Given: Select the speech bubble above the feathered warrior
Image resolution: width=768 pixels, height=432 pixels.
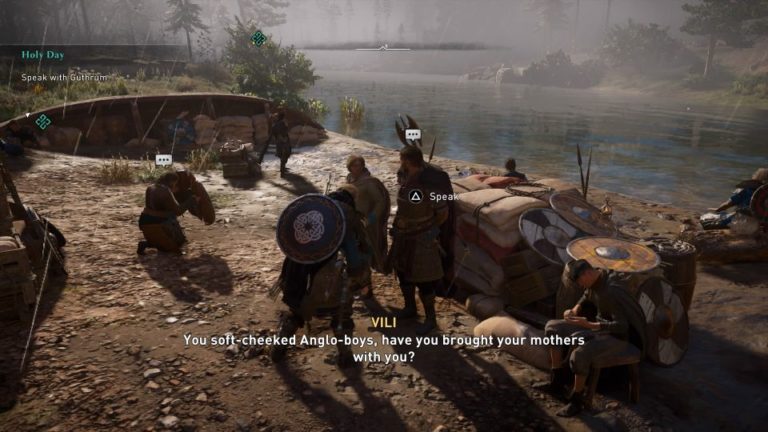Looking at the screenshot, I should click(413, 135).
